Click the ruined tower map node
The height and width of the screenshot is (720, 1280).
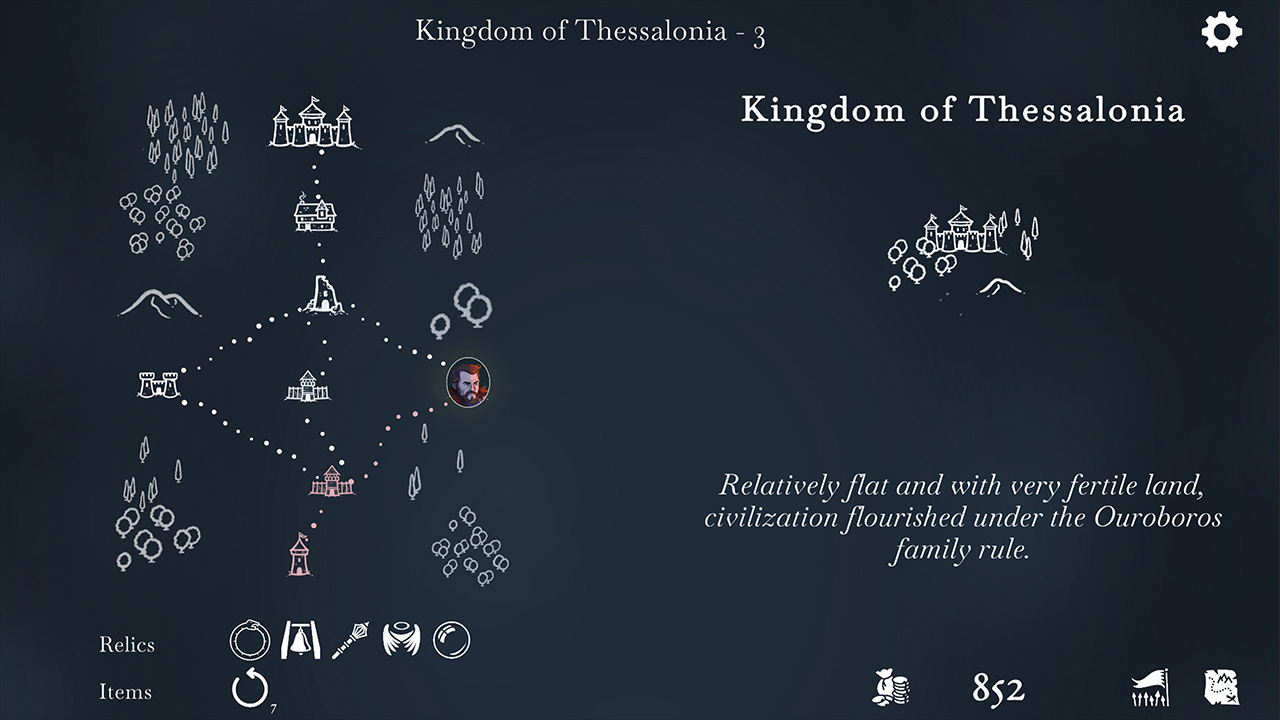[321, 292]
